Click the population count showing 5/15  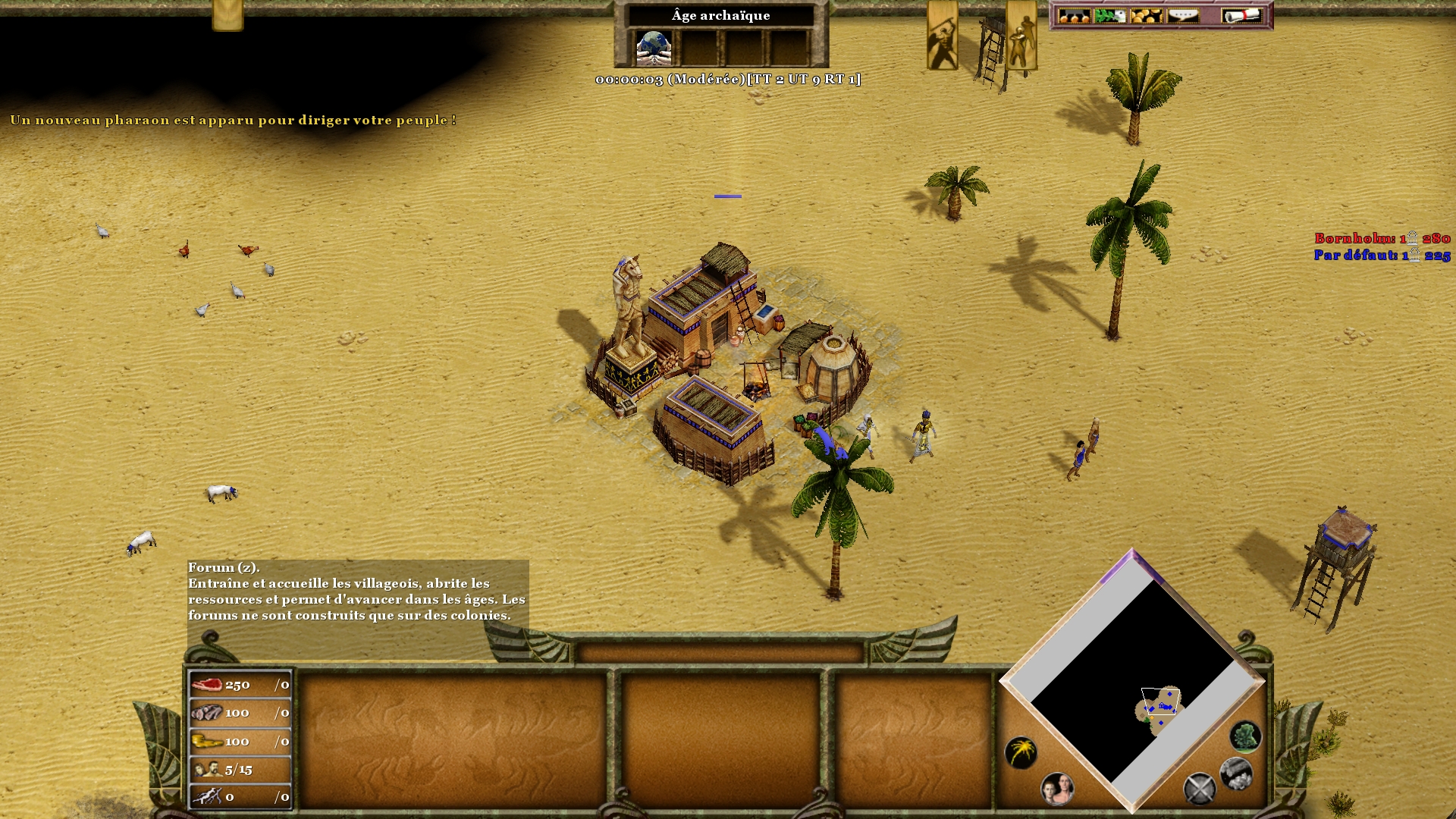click(240, 769)
